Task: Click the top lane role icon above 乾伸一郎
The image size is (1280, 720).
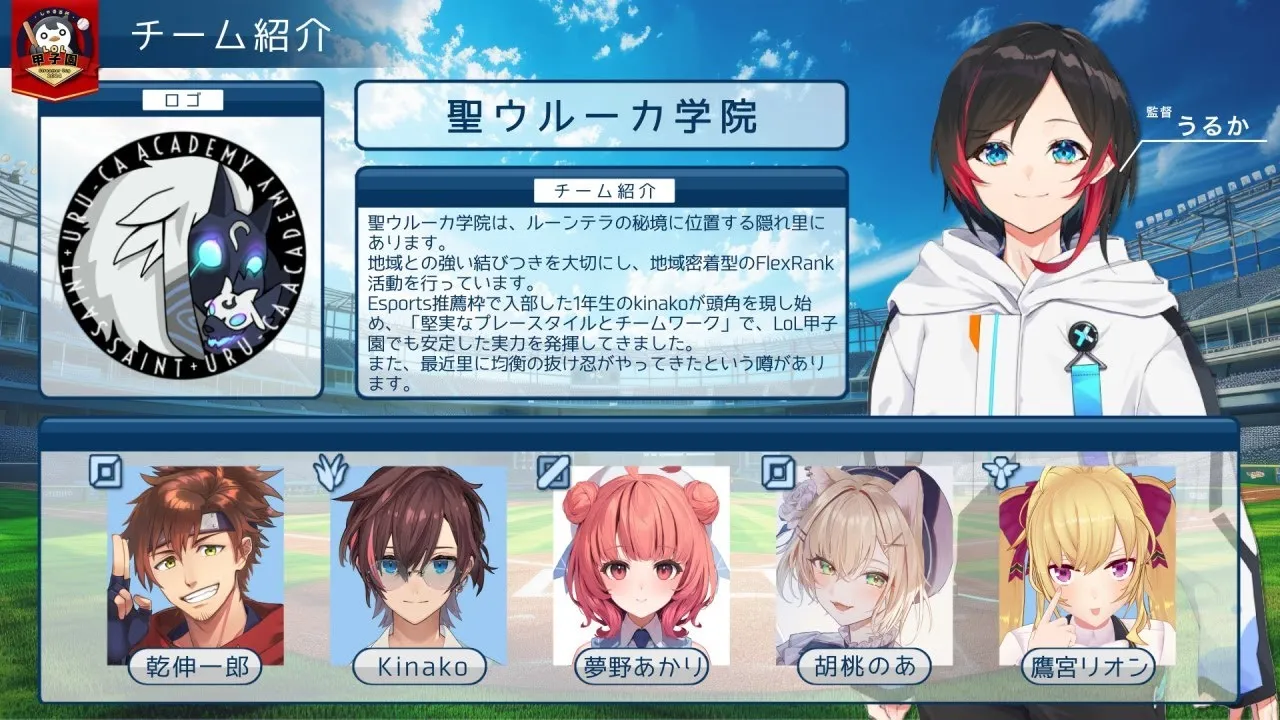Action: (x=105, y=471)
